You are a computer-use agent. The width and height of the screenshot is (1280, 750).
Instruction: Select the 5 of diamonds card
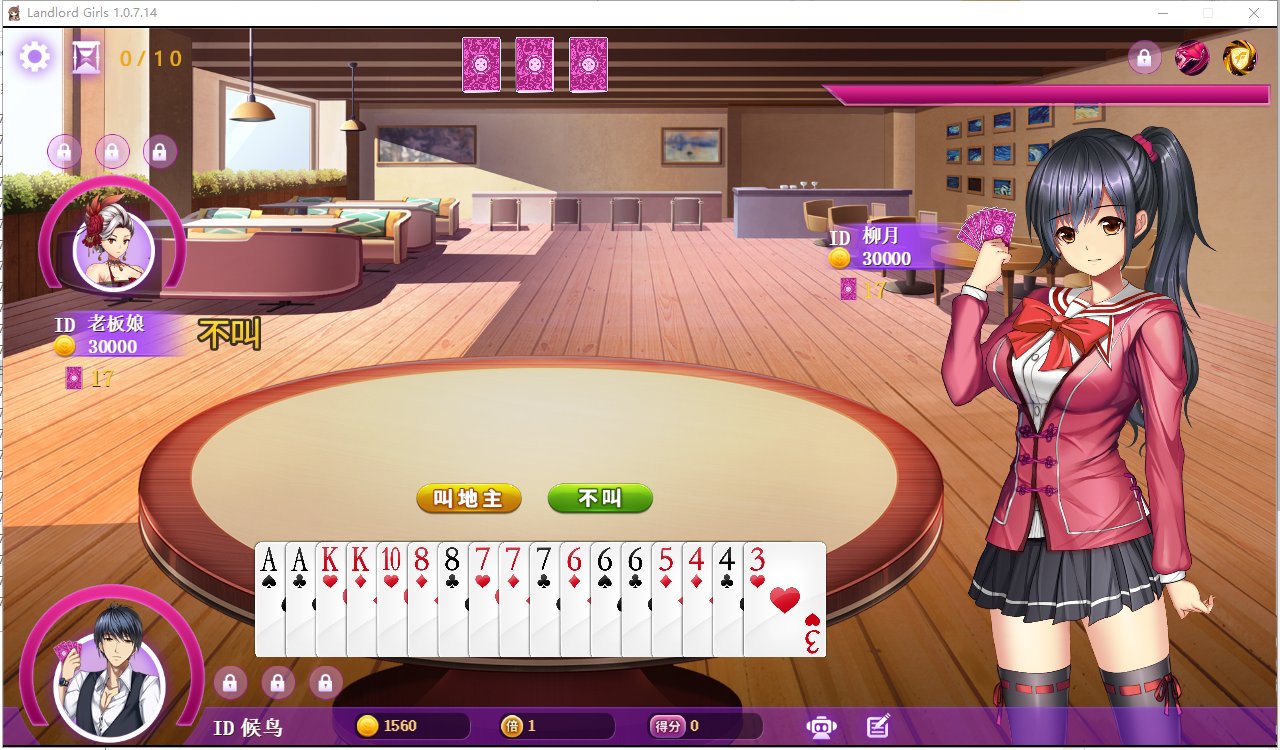point(666,600)
